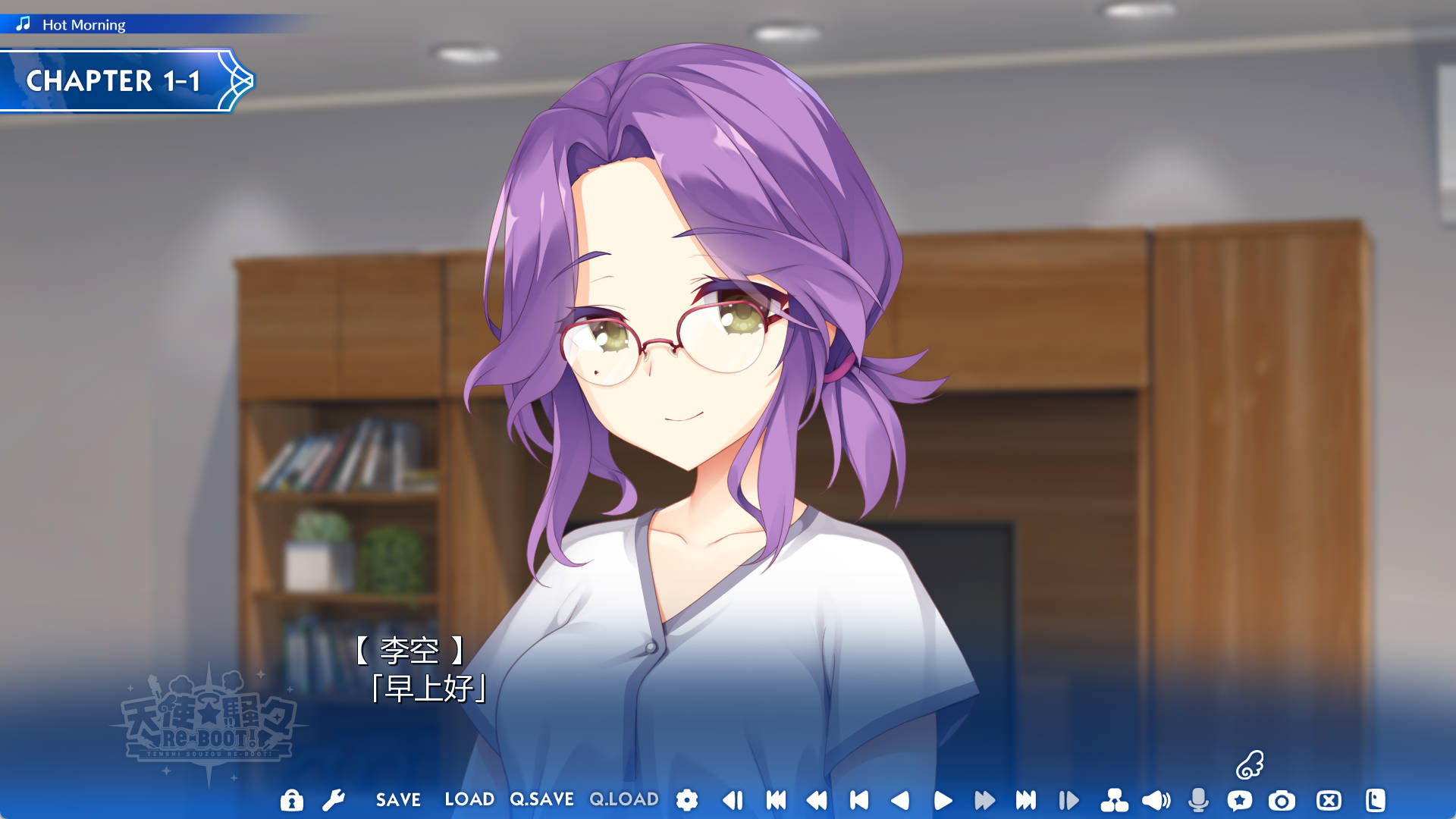Open the LOAD menu
Viewport: 1456px width, 819px height.
469,800
